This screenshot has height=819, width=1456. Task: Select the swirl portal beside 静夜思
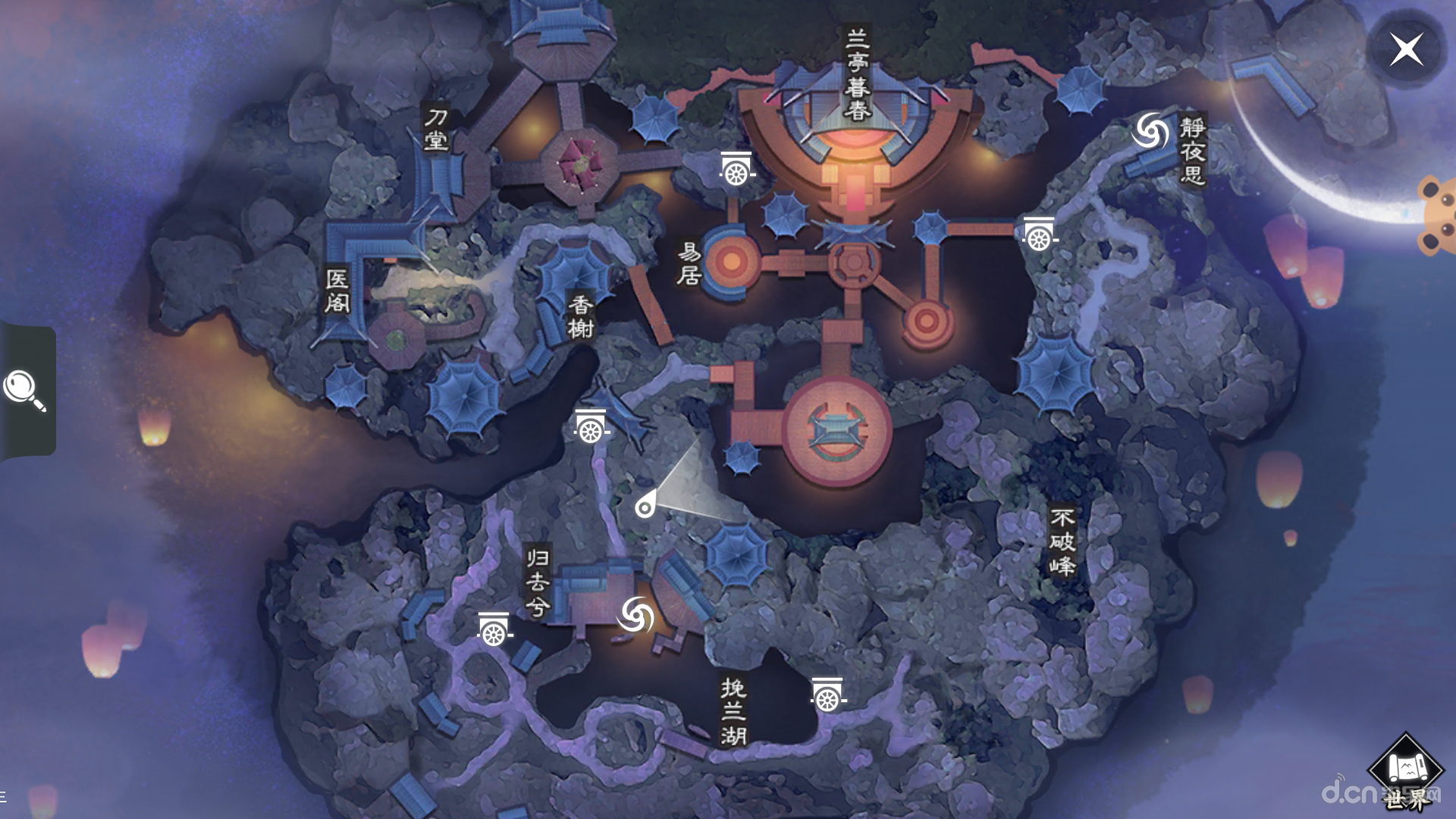(1150, 132)
